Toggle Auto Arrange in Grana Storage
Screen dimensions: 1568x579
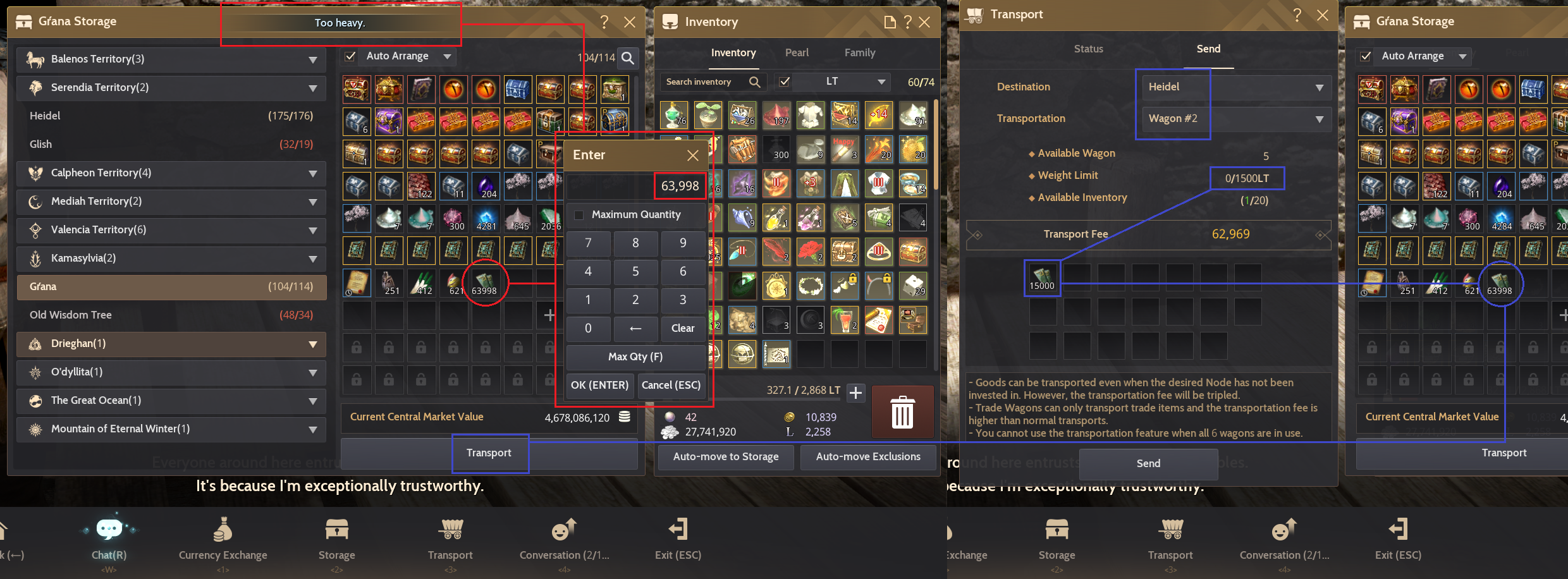(x=350, y=56)
